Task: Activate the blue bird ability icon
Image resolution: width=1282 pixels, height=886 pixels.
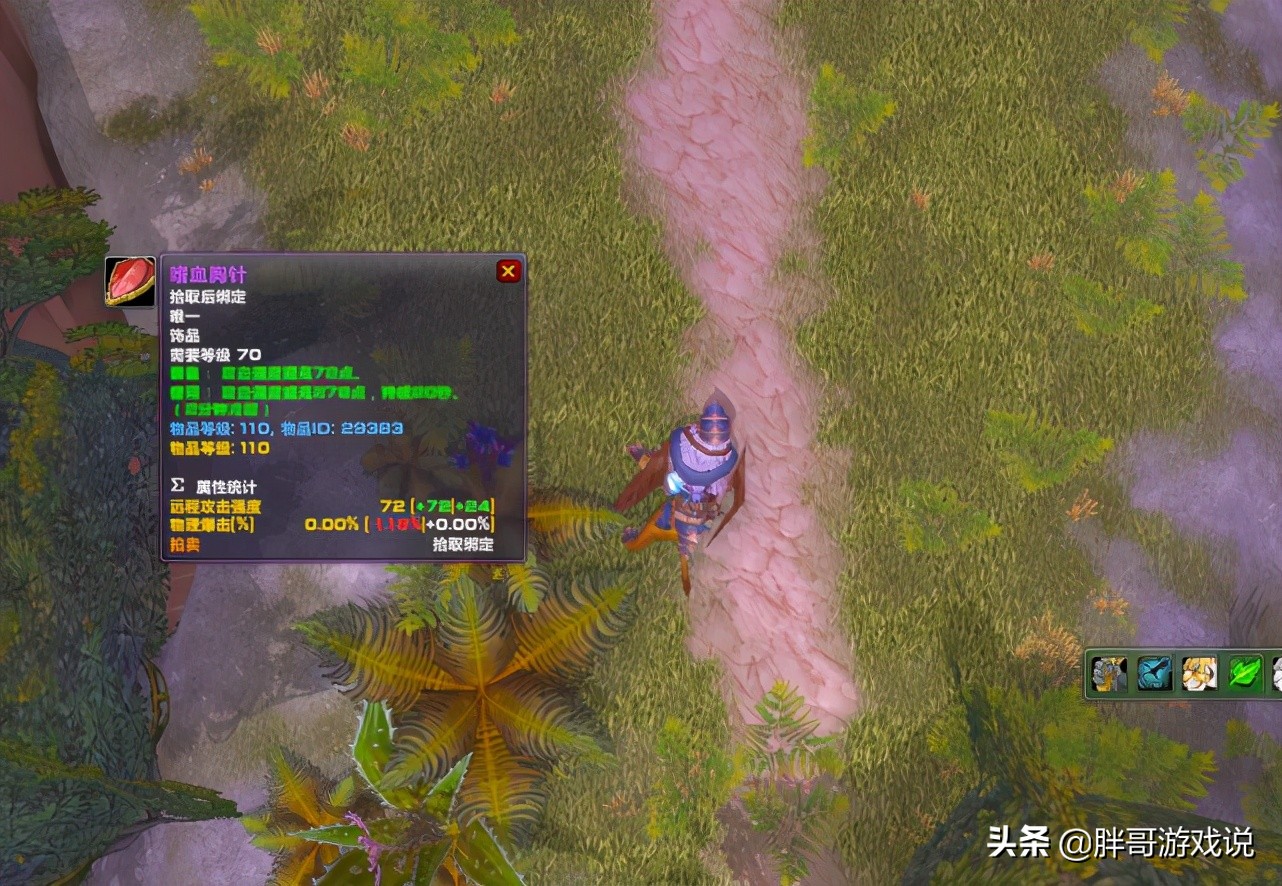Action: [1154, 673]
